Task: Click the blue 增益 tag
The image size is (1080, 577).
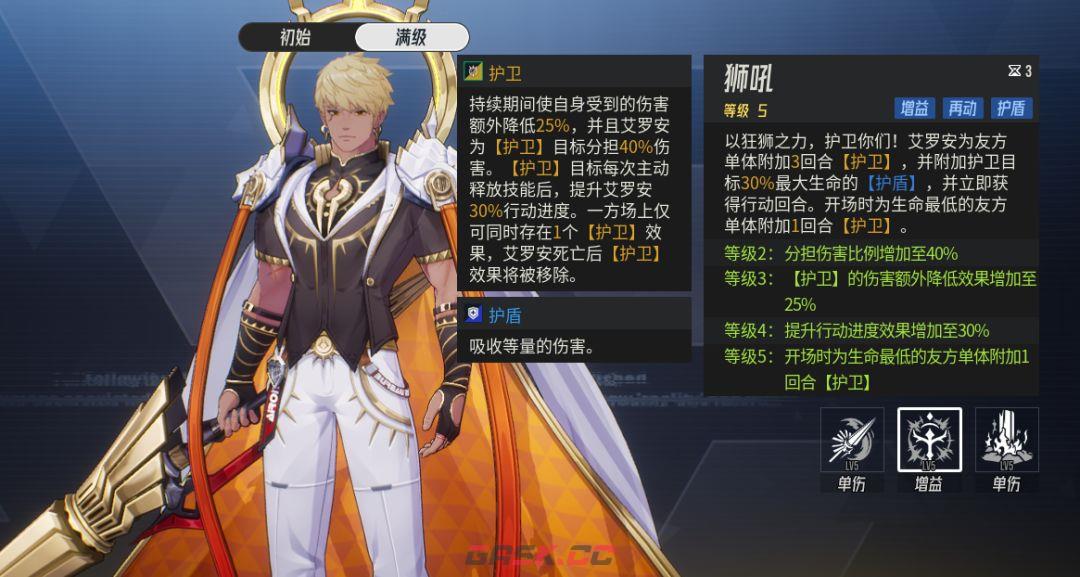Action: [914, 108]
